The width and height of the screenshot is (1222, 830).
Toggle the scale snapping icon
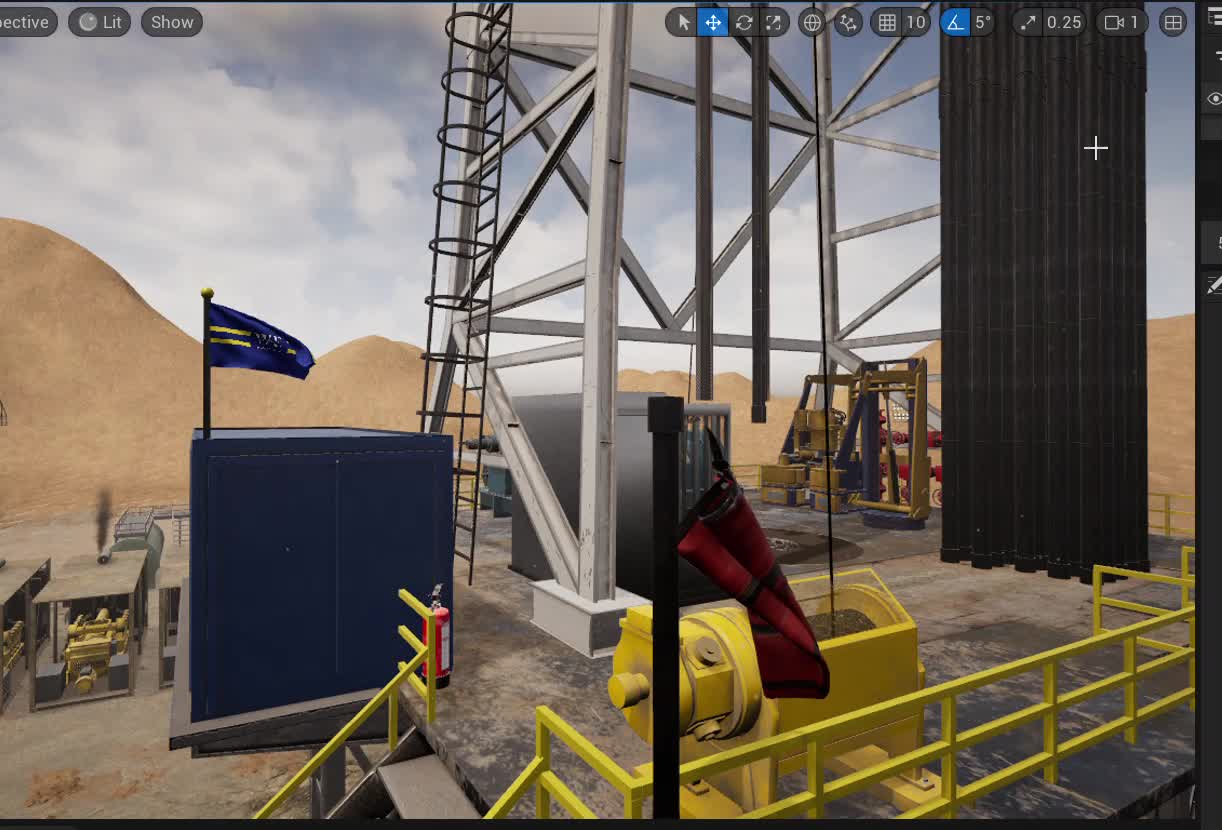coord(1029,22)
